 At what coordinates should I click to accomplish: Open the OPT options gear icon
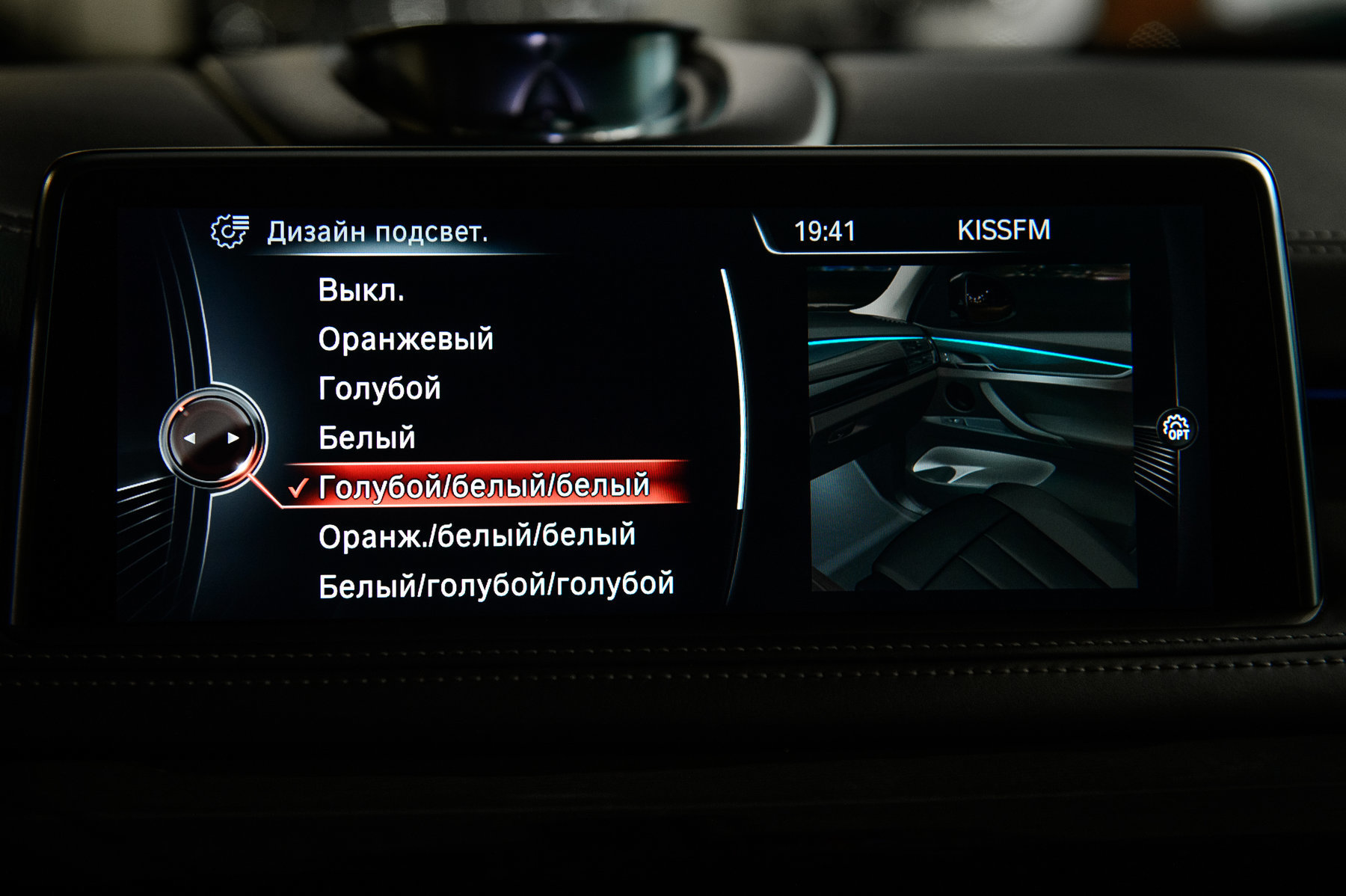(1176, 428)
